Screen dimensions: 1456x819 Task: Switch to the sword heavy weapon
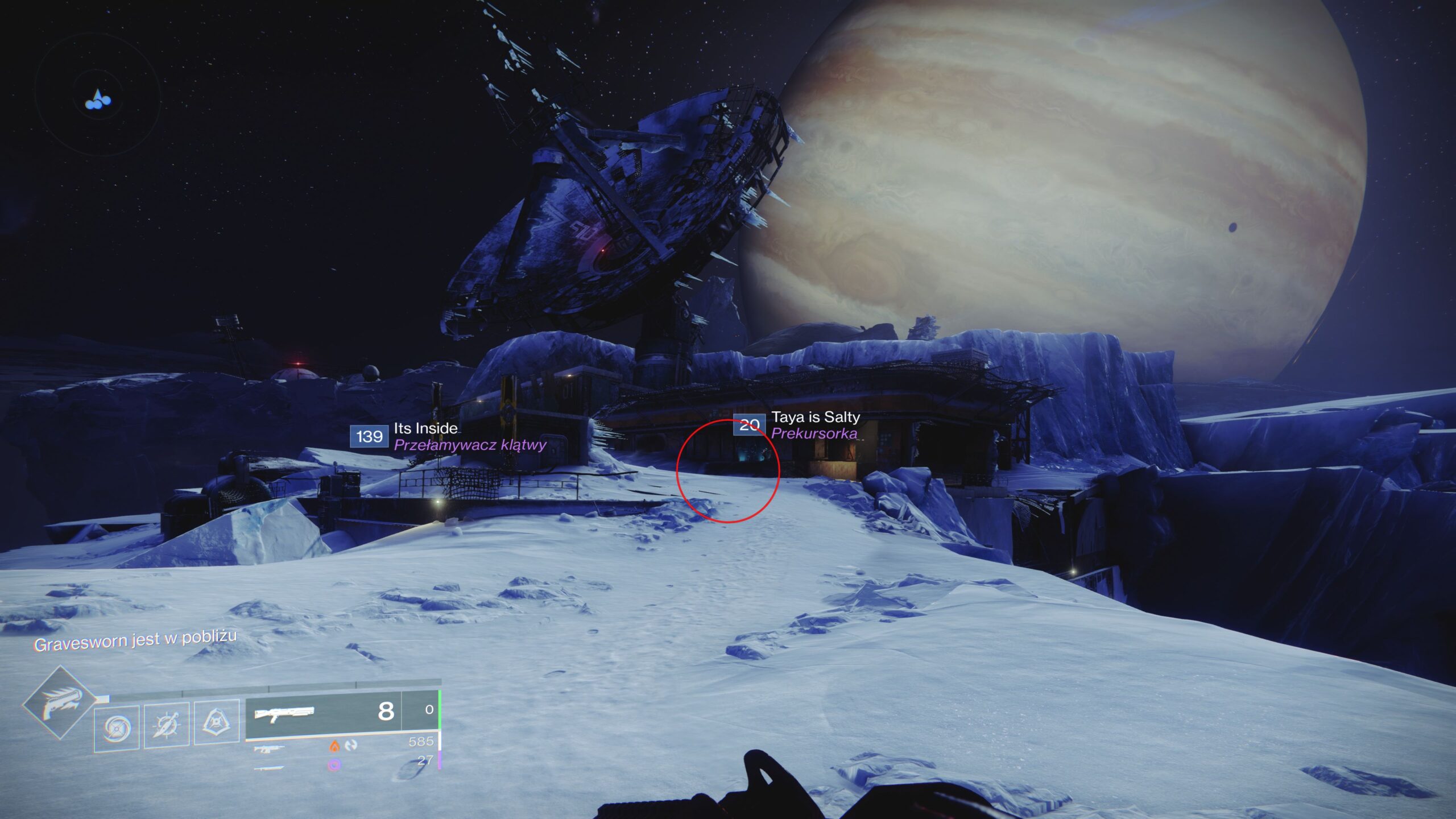pos(268,768)
